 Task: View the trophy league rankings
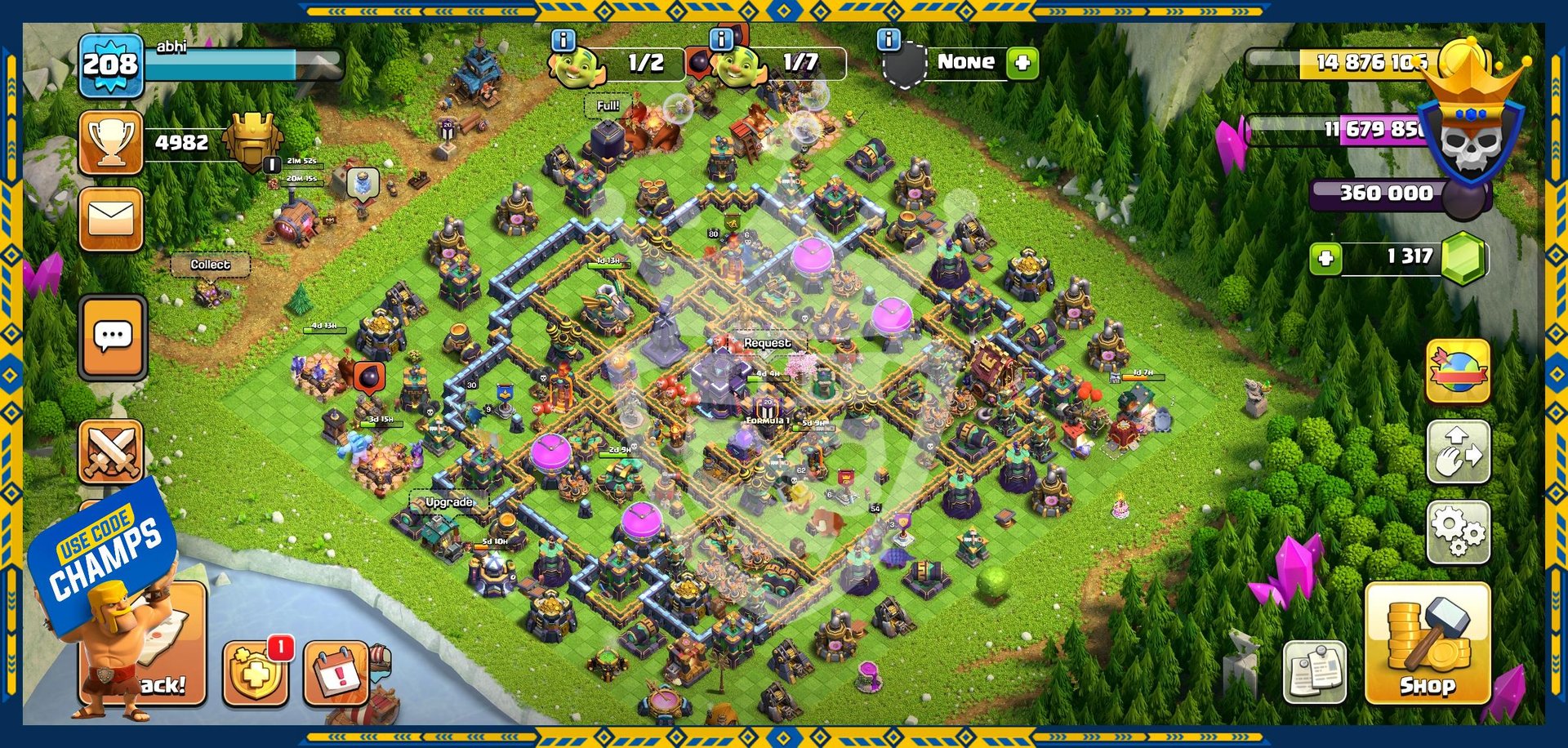pyautogui.click(x=111, y=143)
